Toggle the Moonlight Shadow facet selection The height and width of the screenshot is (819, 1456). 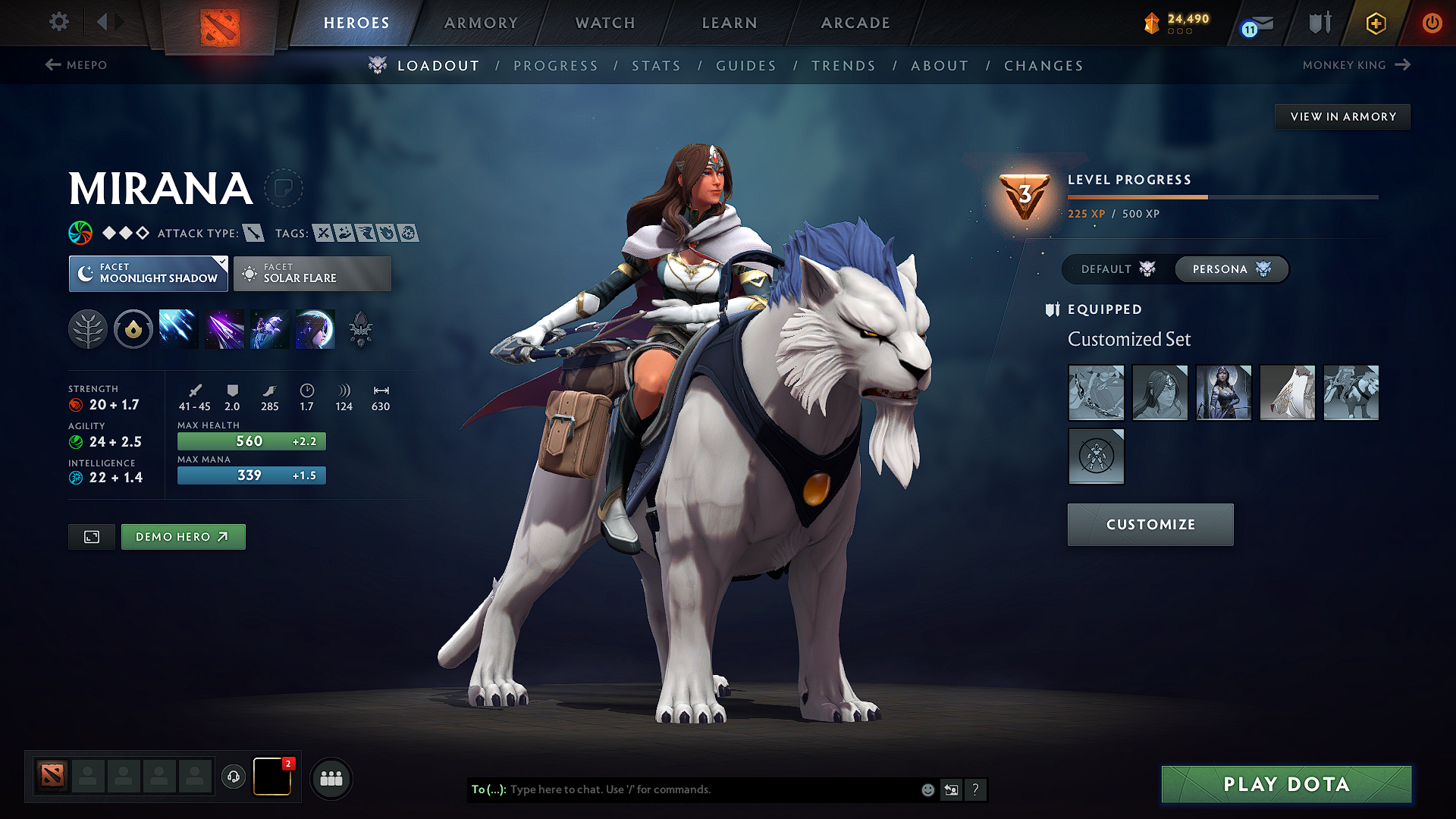[148, 273]
